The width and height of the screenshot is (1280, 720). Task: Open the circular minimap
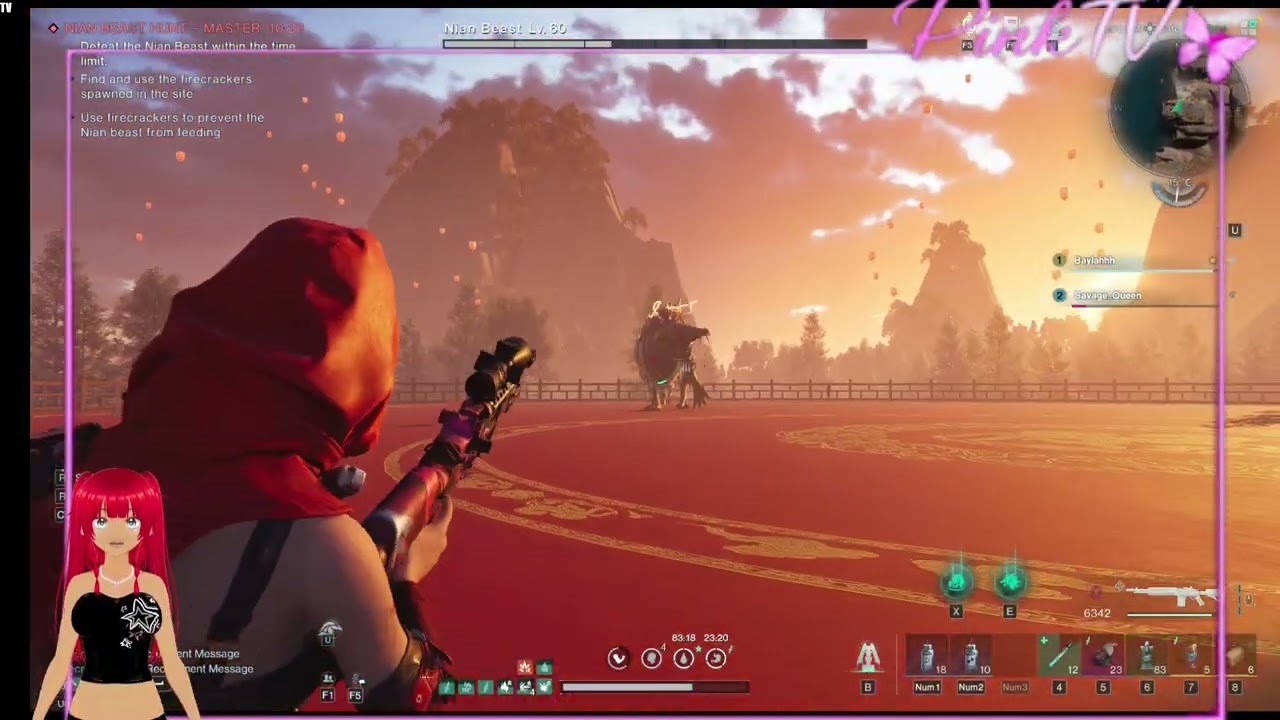pos(1179,112)
